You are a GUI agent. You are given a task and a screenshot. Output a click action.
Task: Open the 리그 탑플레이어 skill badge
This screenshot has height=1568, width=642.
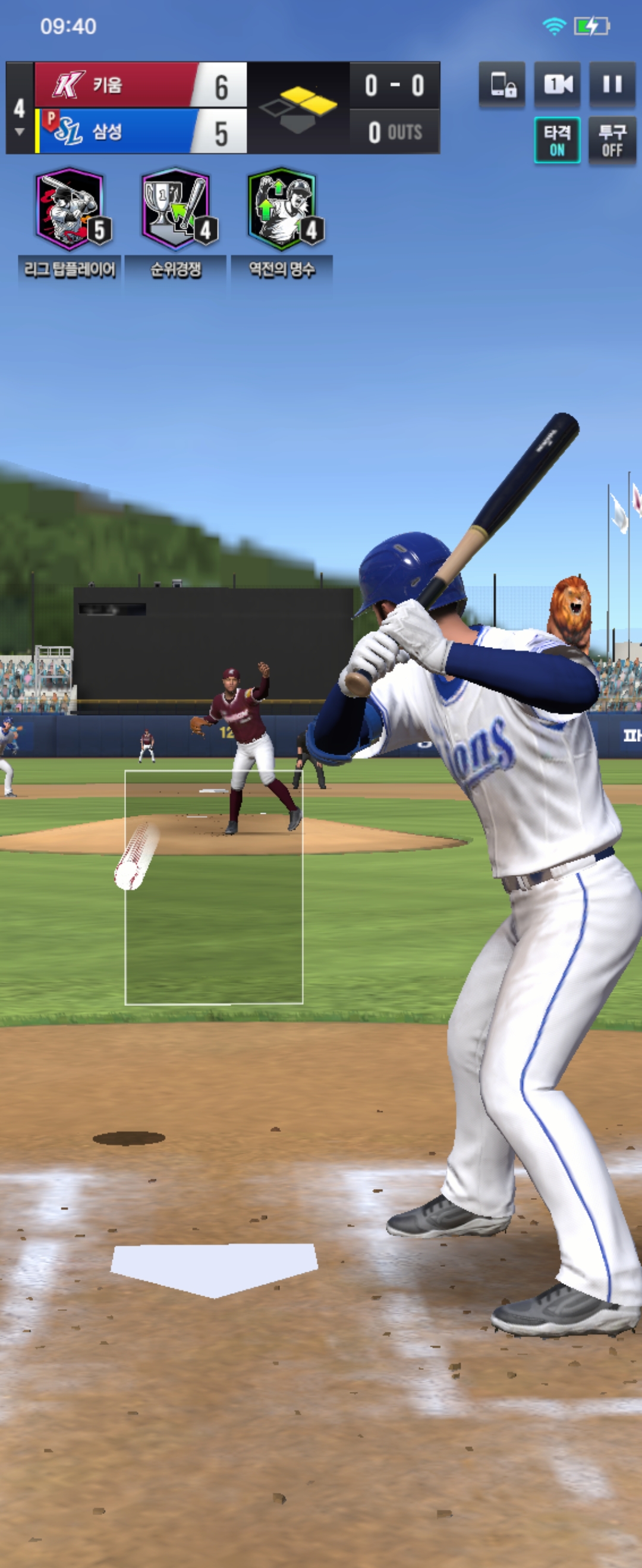click(x=70, y=209)
